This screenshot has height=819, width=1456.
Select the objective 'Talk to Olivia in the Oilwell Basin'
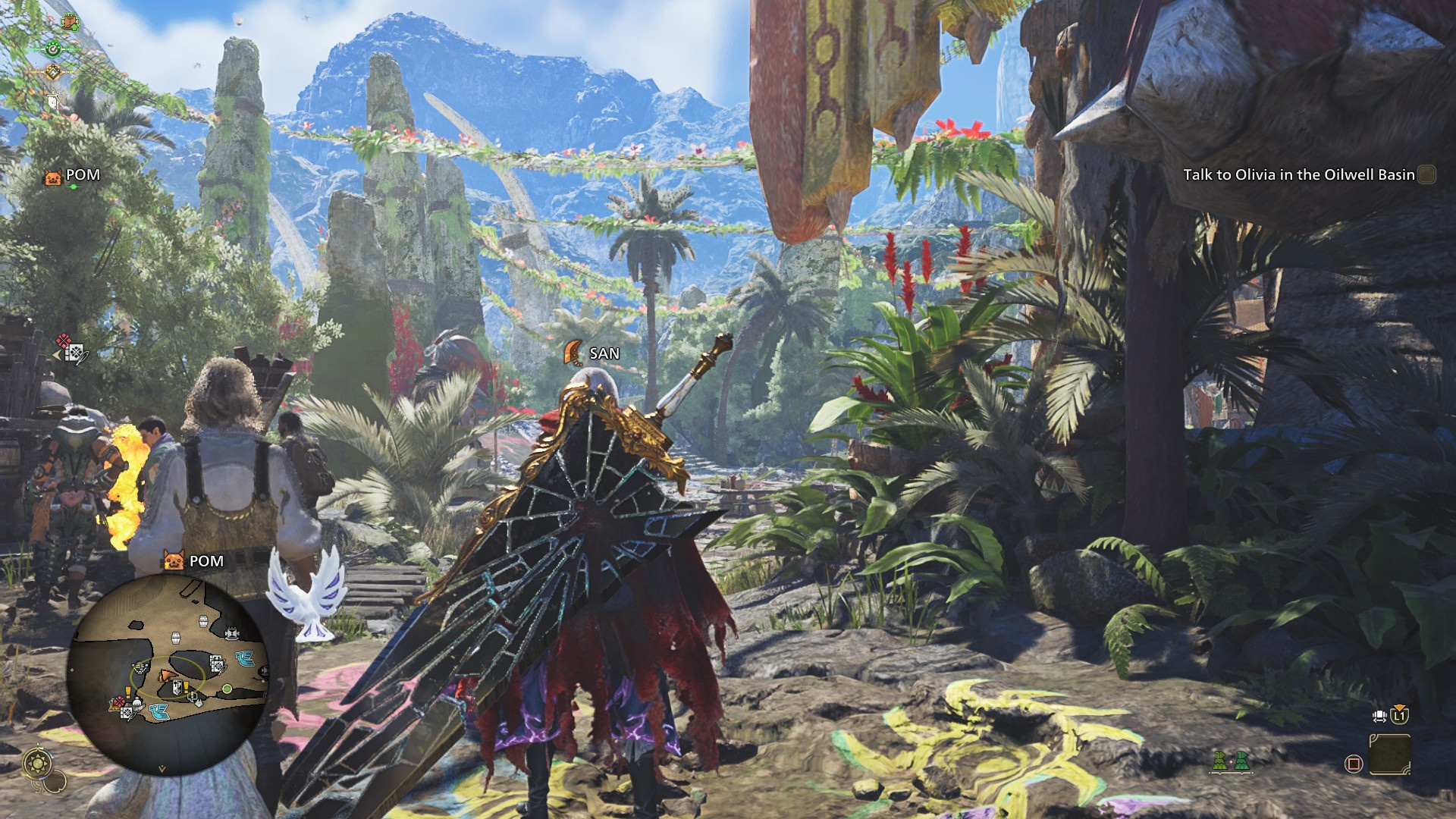(x=1298, y=175)
